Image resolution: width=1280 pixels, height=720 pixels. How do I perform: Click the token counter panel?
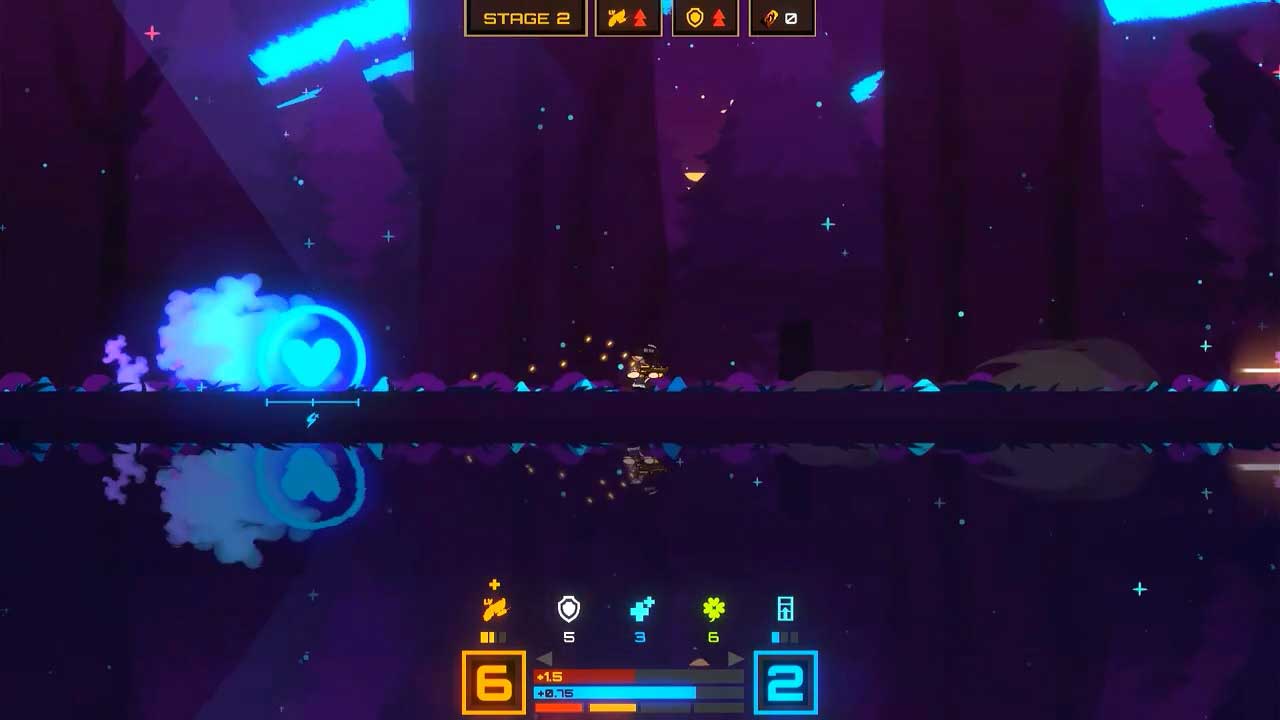782,18
